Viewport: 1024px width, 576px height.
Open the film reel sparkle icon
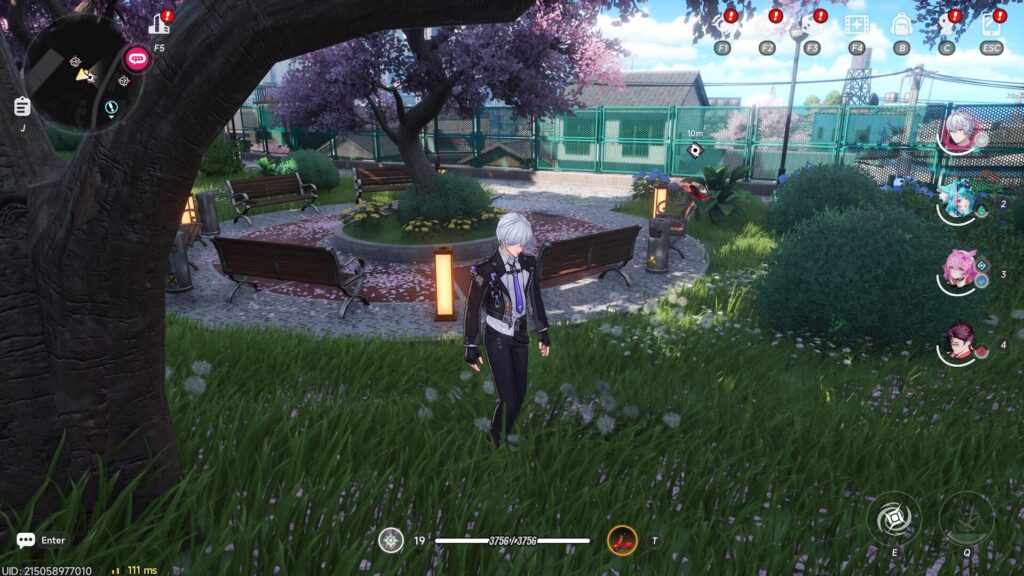tap(856, 25)
